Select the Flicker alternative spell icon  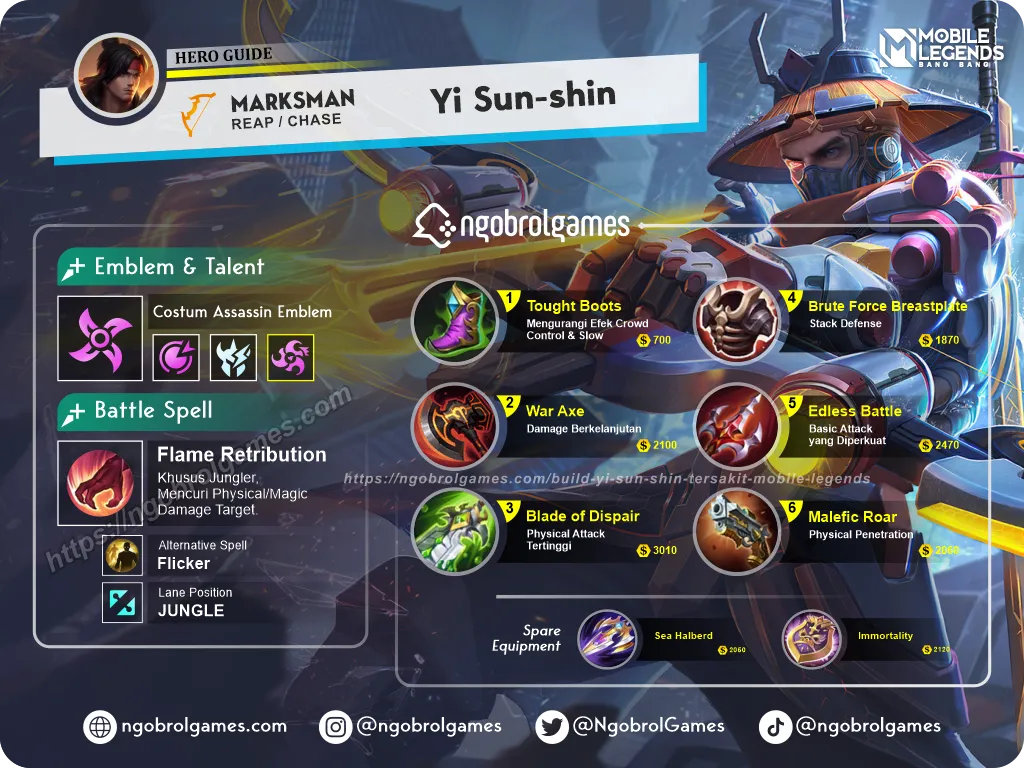[x=123, y=556]
